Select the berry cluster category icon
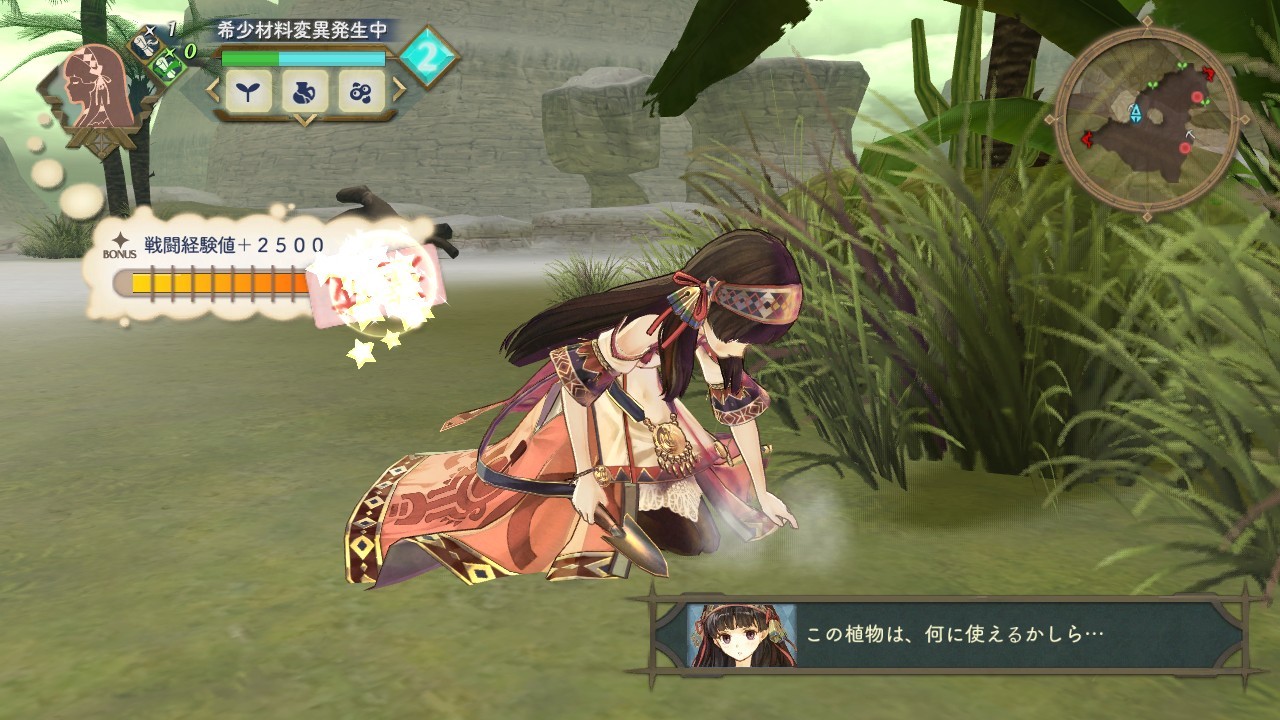Image resolution: width=1280 pixels, height=720 pixels. [x=361, y=93]
